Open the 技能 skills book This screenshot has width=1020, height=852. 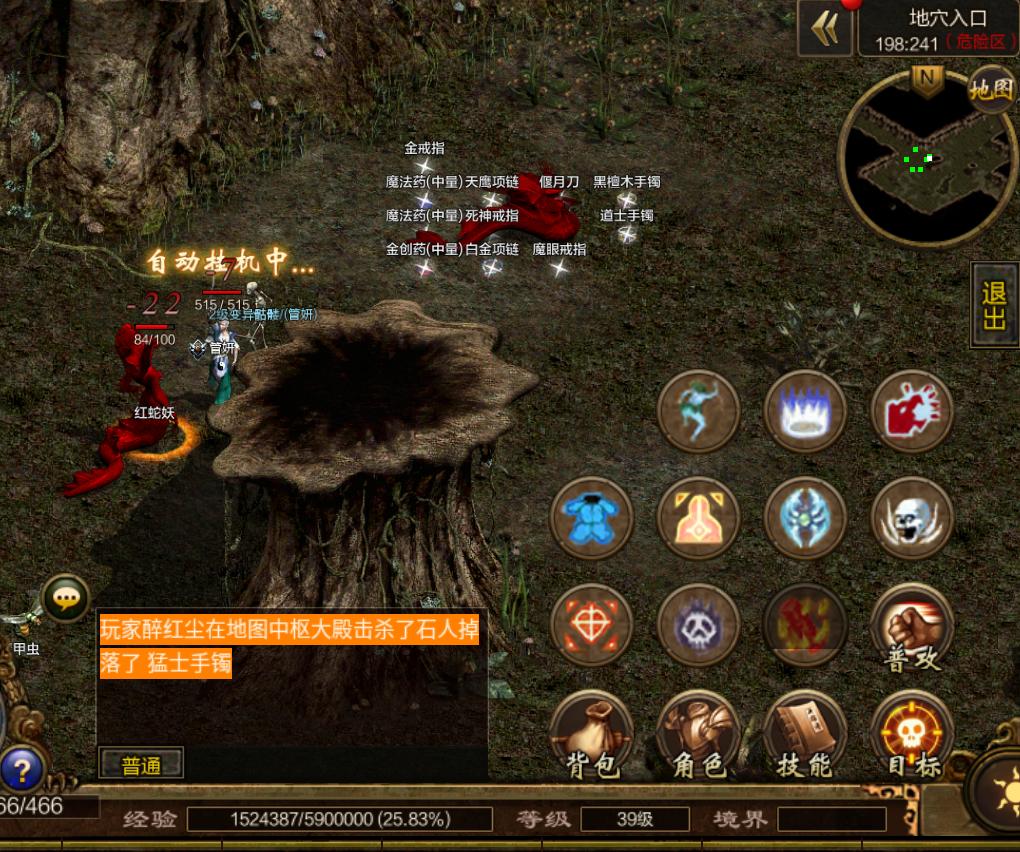click(805, 735)
